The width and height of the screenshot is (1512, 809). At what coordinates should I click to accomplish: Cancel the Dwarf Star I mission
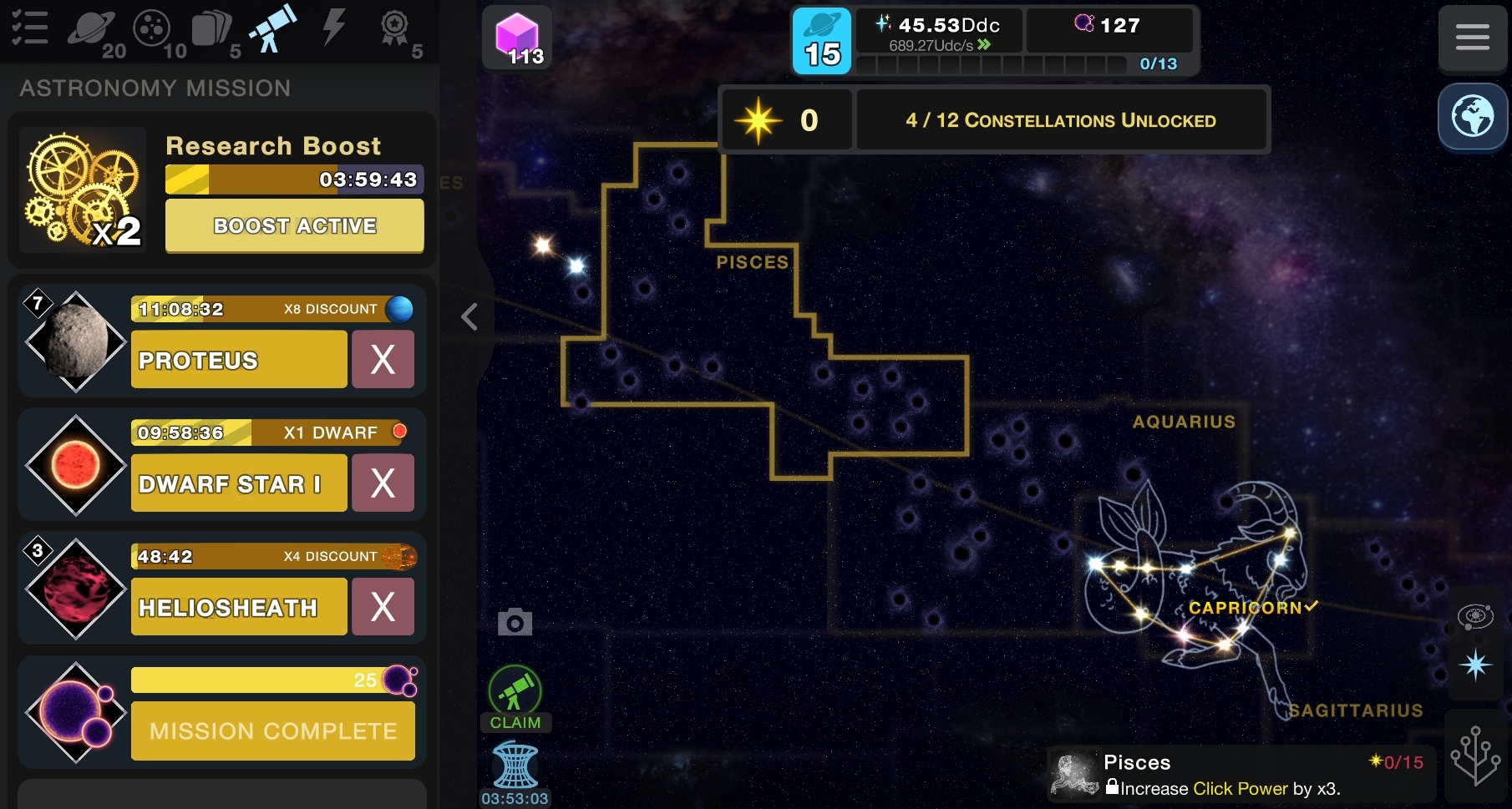(383, 483)
